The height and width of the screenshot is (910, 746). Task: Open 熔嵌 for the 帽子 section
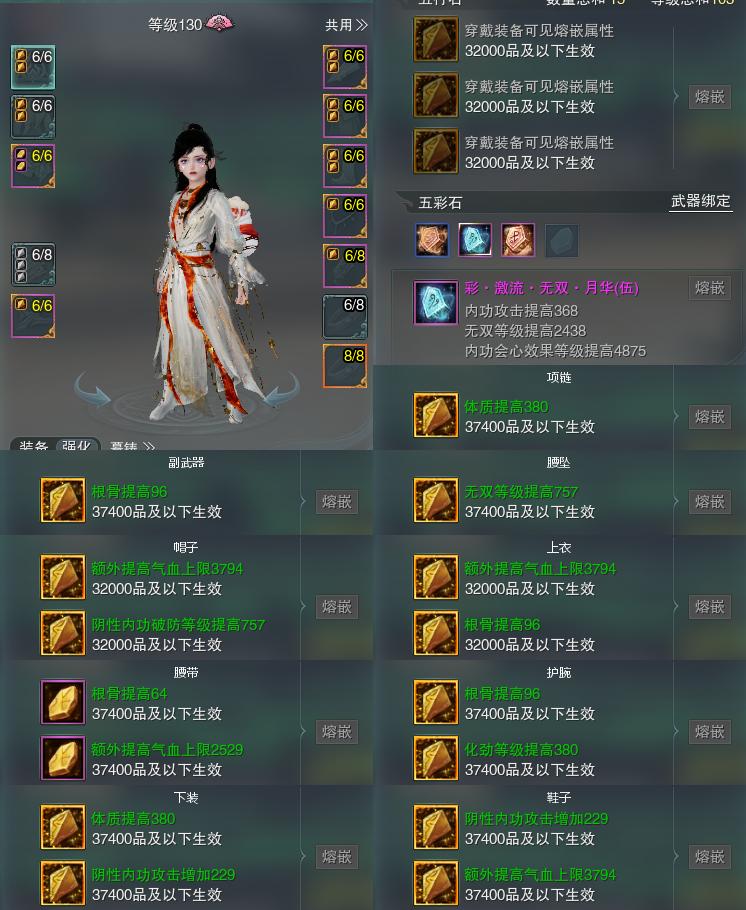click(x=337, y=606)
